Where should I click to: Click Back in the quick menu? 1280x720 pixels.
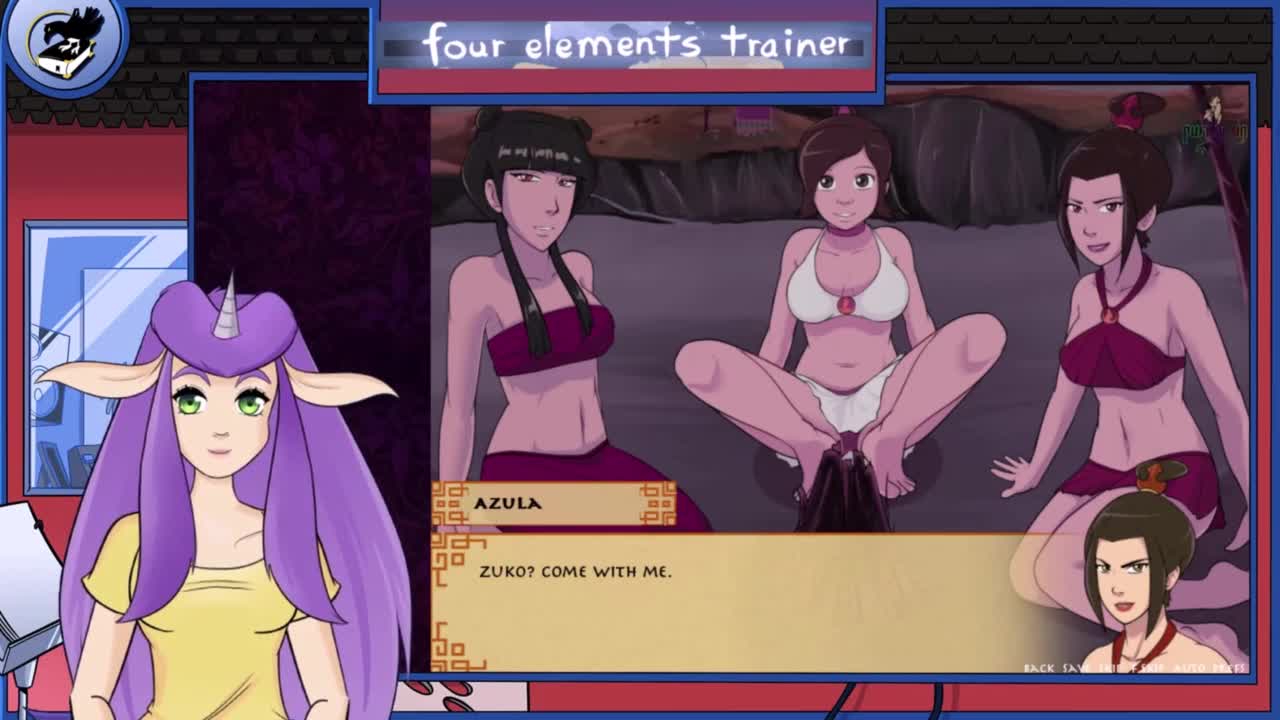(x=1039, y=668)
